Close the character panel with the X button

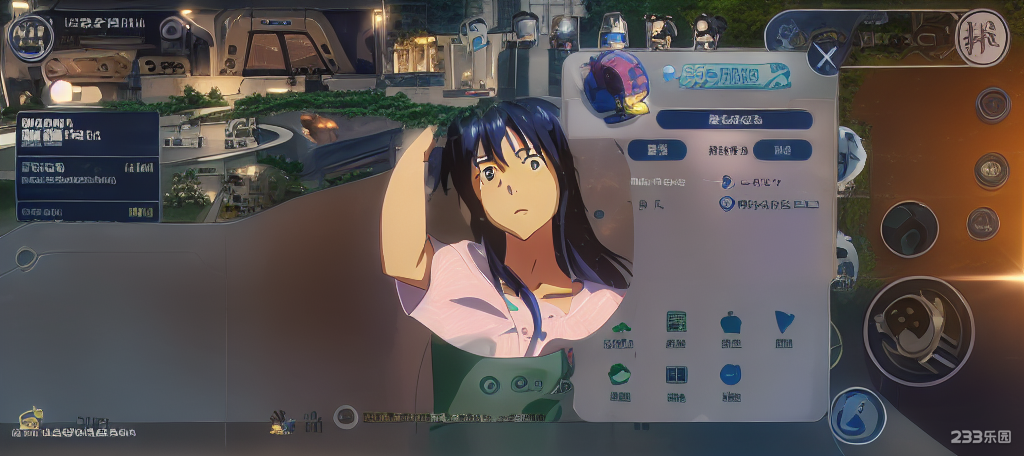click(x=825, y=57)
